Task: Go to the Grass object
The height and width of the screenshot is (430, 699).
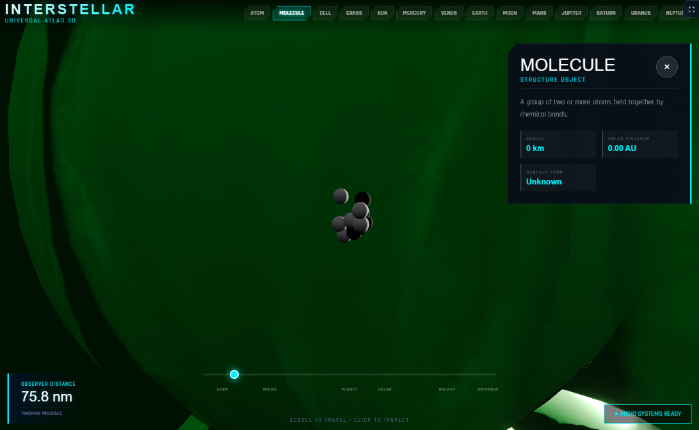Action: click(354, 13)
